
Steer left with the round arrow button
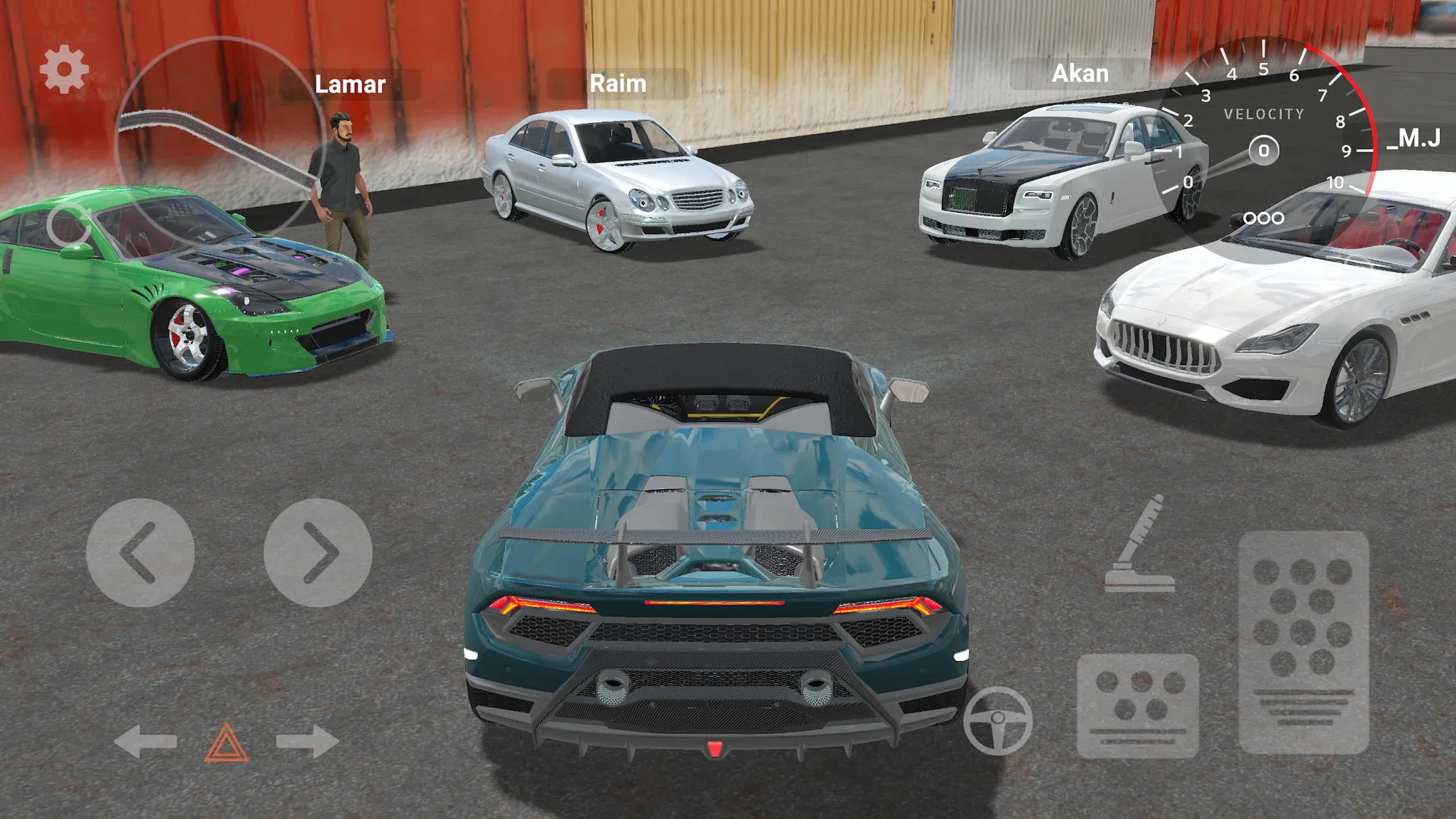click(x=140, y=553)
